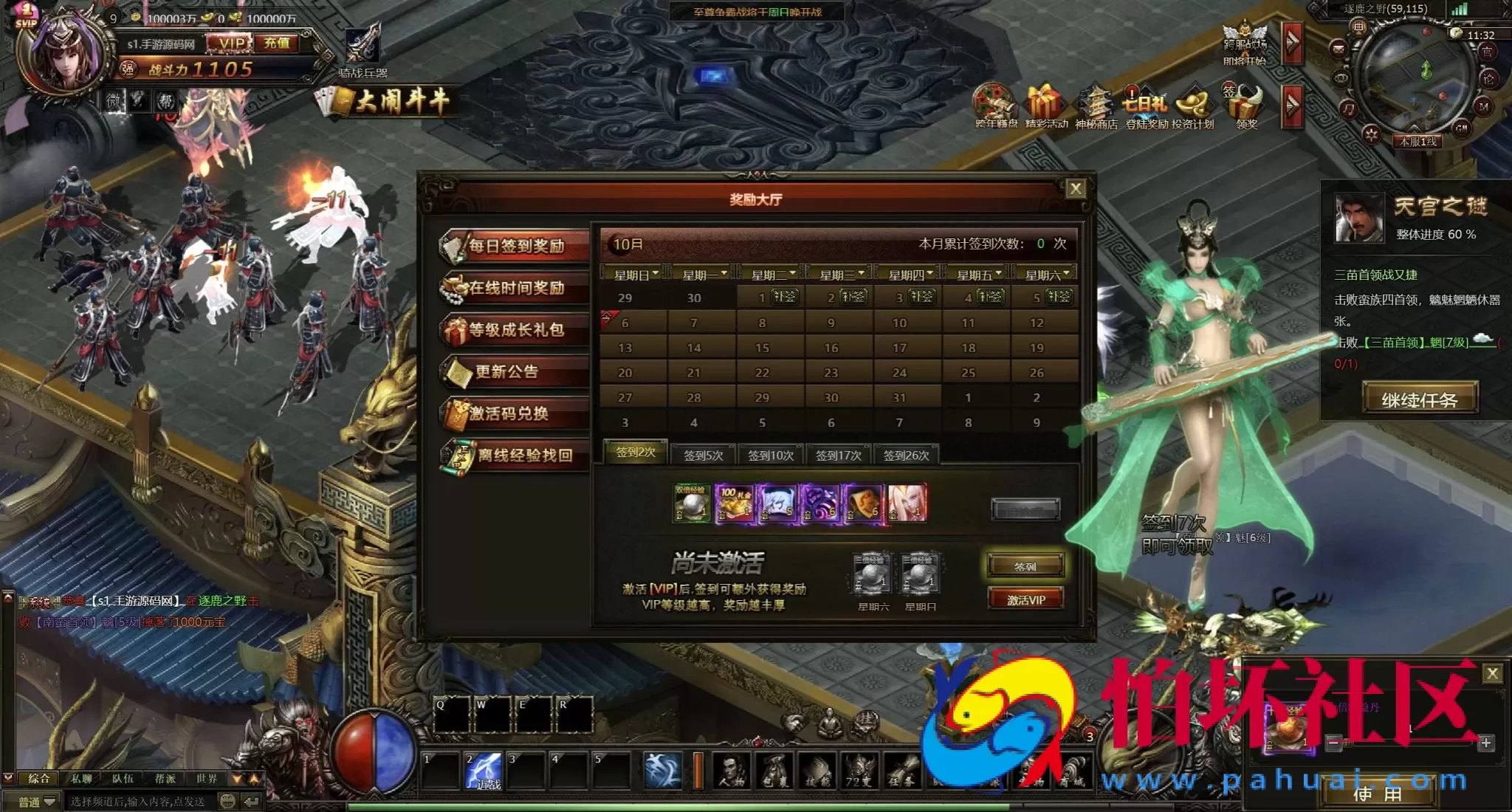Open the 七日礼 login reward icon
Screen dimensions: 1512x812
tap(1146, 107)
